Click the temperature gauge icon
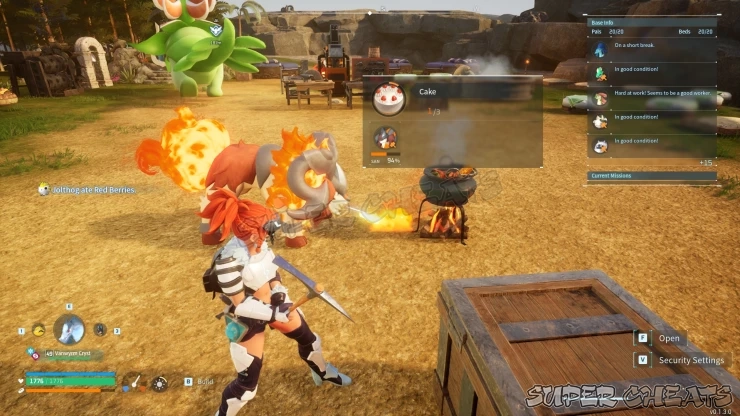Screen dimensions: 740x416 [x=135, y=381]
